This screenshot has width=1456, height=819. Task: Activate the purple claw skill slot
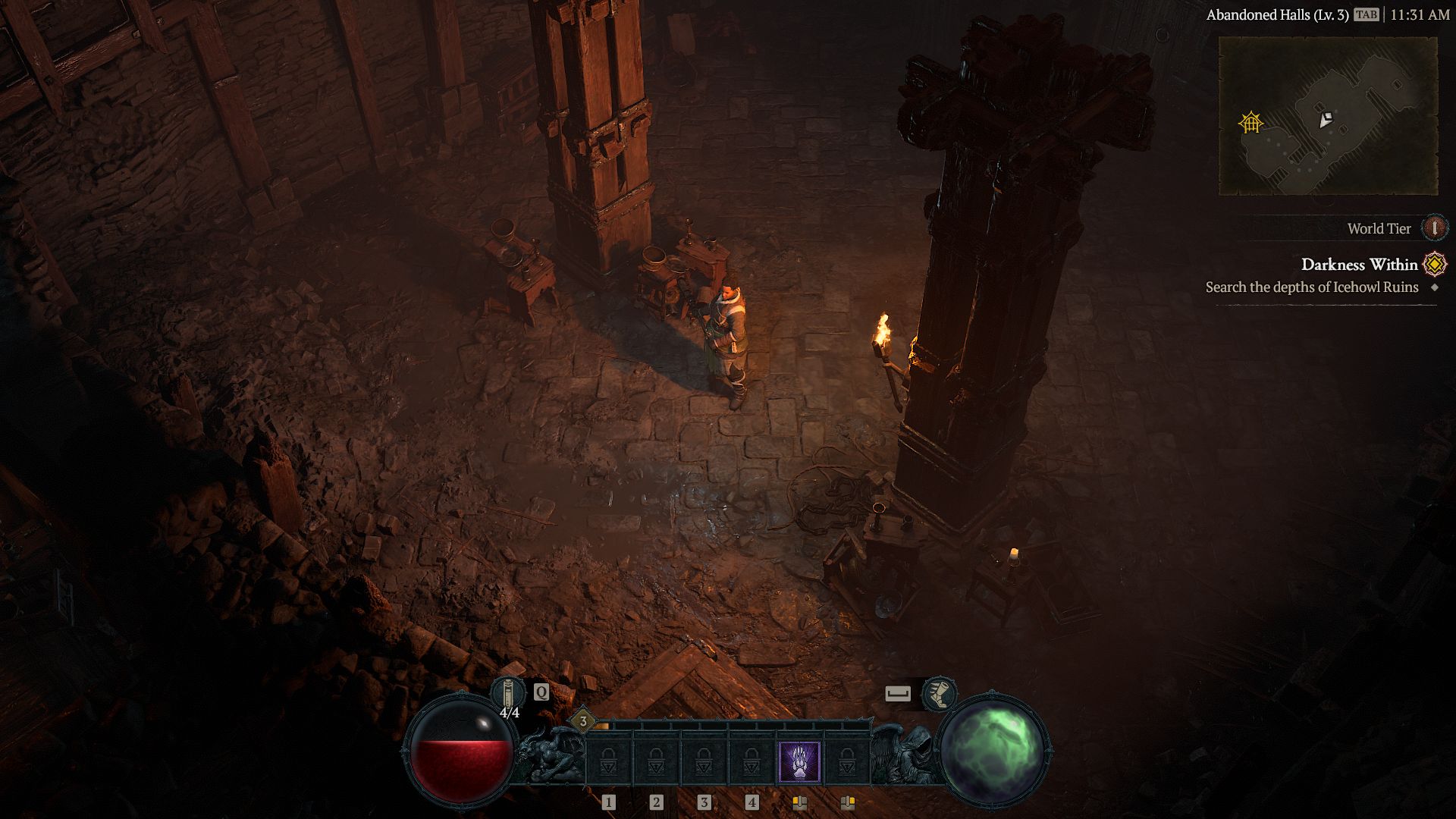[x=799, y=763]
